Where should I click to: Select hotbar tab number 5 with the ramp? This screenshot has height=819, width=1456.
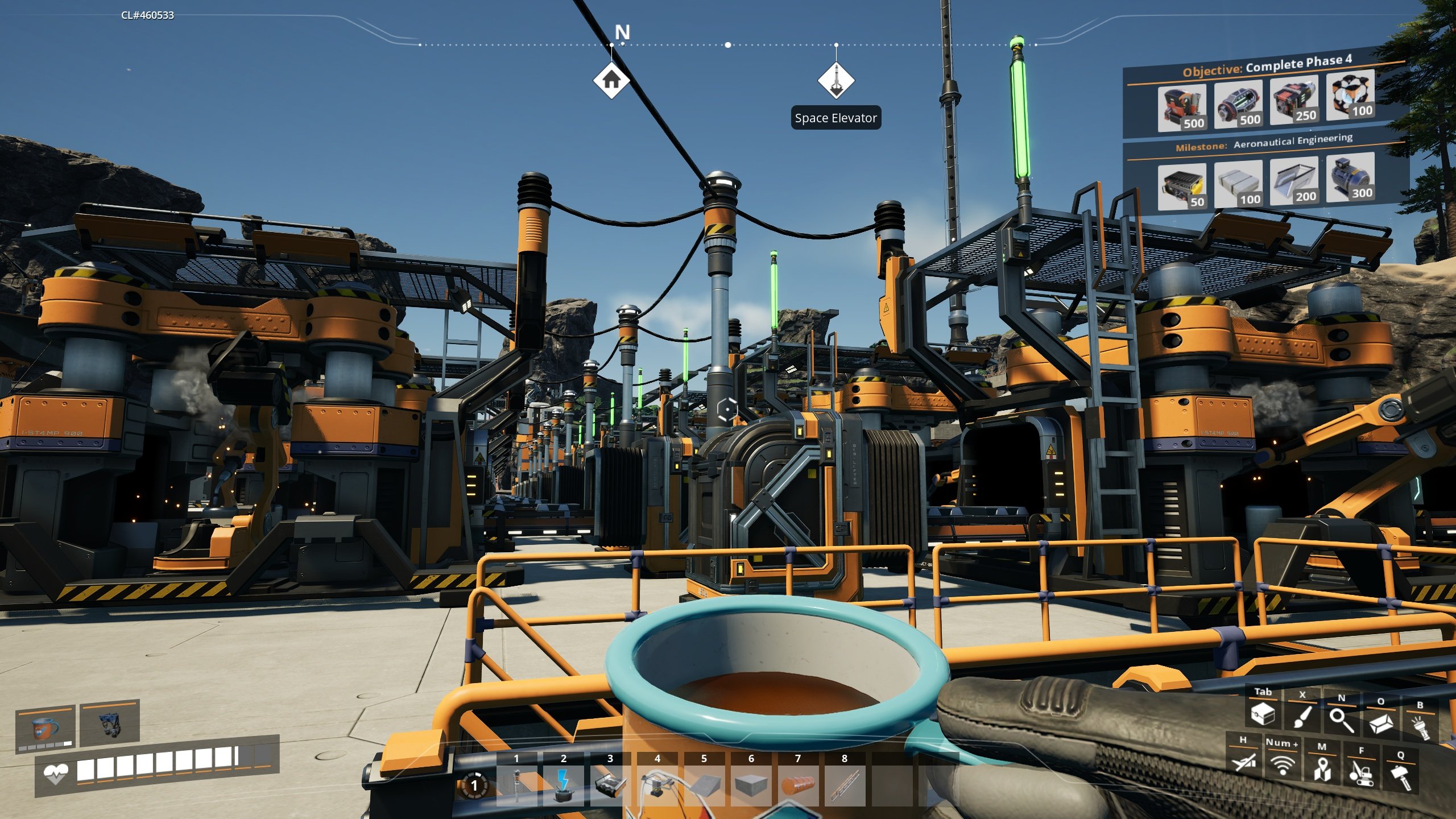[705, 787]
